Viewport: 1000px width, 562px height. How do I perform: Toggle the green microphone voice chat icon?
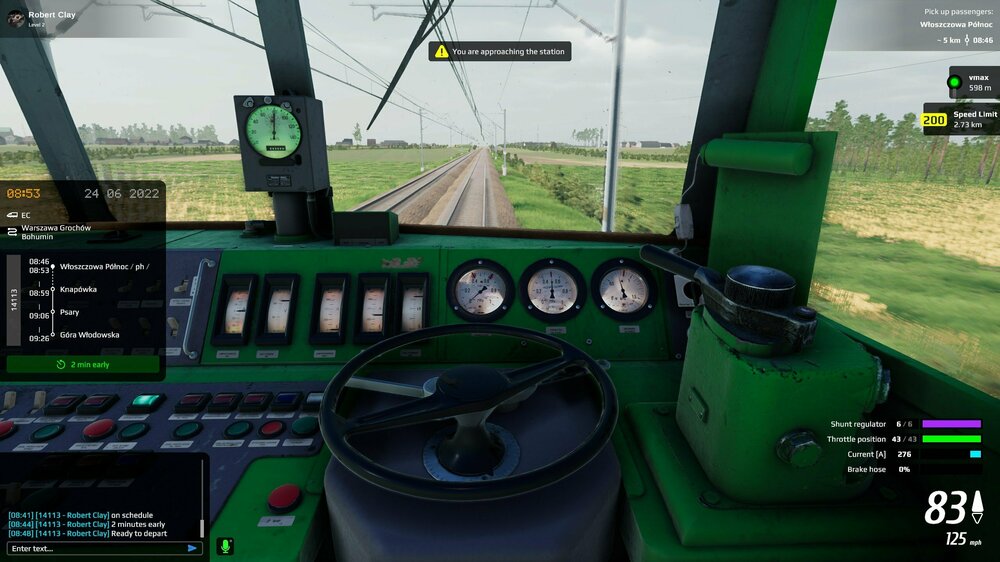[x=225, y=546]
